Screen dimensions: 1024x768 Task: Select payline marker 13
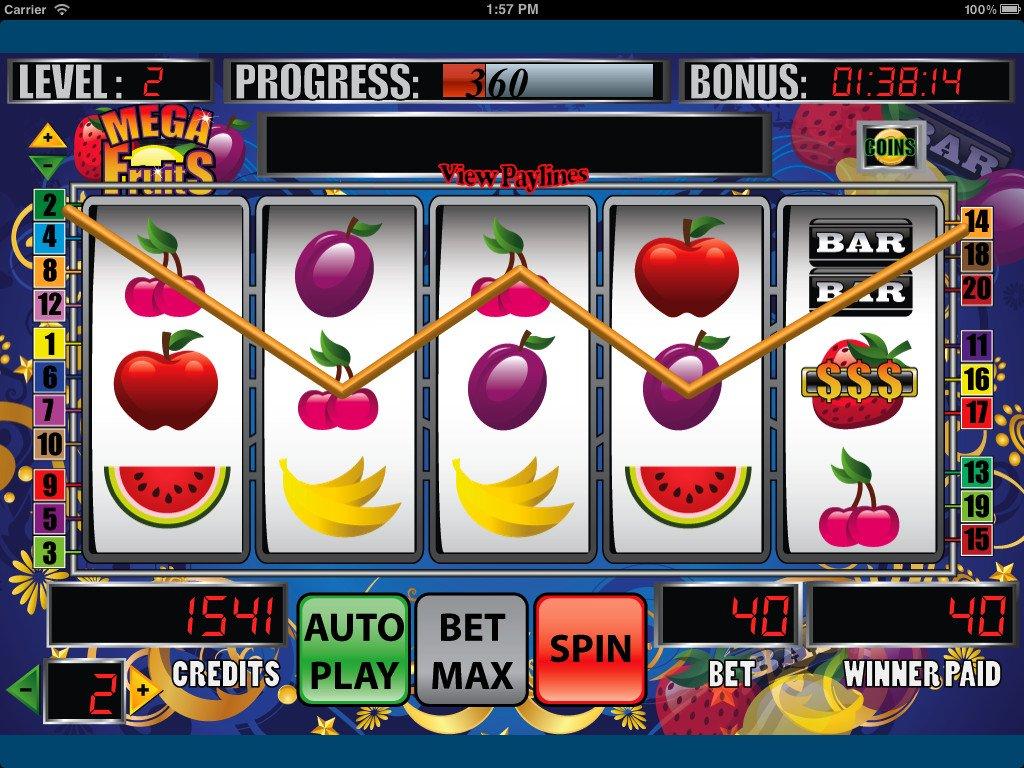(976, 472)
